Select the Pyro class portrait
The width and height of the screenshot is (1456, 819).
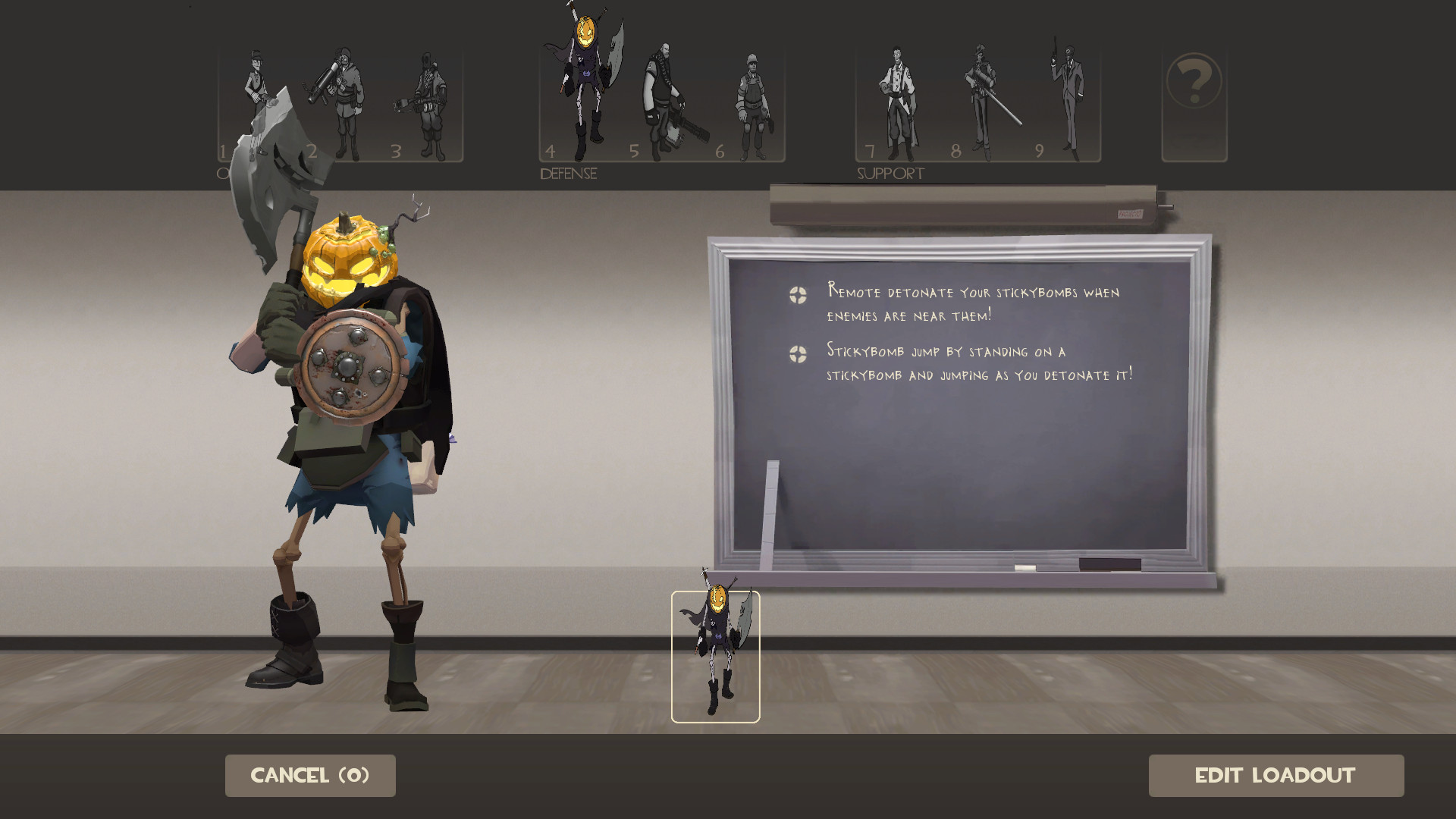coord(428,102)
